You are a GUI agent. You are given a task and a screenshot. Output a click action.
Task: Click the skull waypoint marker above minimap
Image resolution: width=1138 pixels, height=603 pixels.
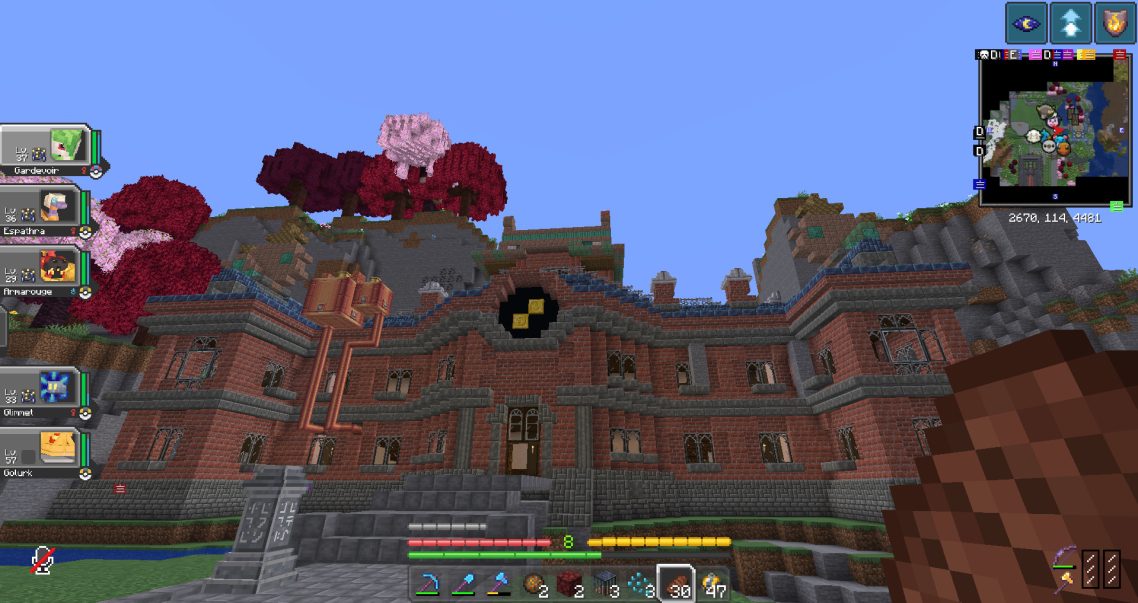(984, 55)
